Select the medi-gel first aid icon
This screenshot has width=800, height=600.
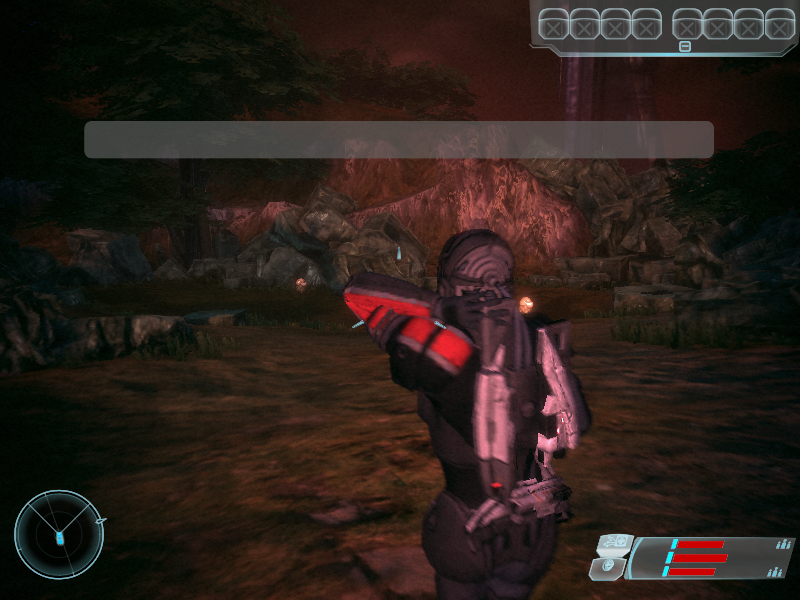pyautogui.click(x=612, y=545)
